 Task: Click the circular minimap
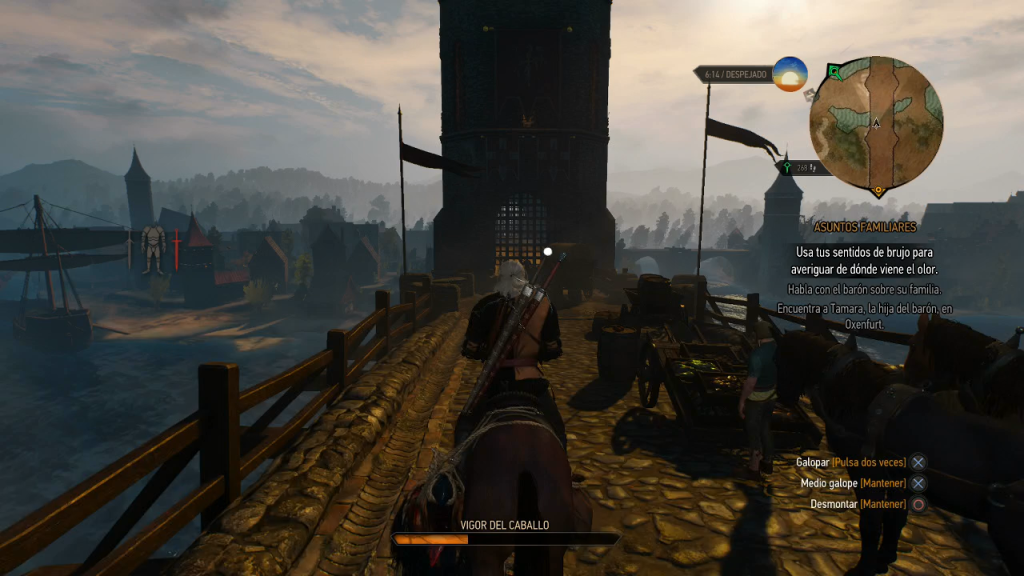coord(876,123)
